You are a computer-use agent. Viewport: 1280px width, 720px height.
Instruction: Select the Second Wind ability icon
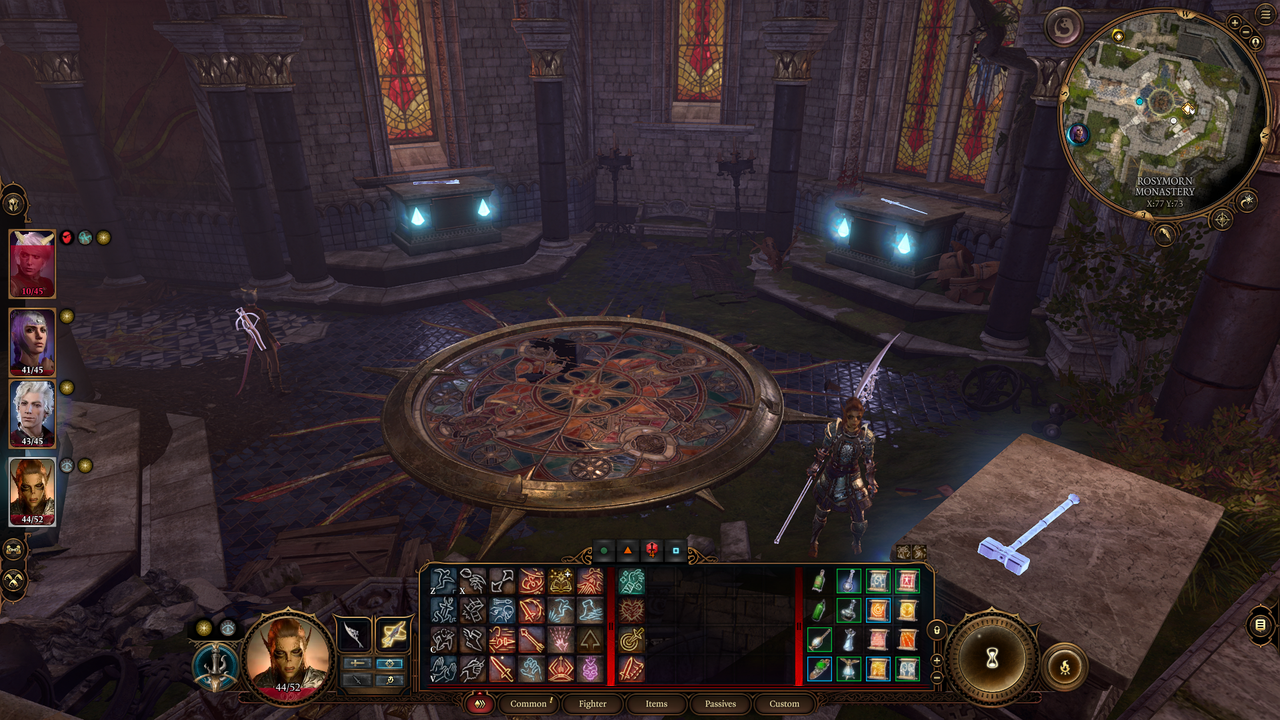pos(632,610)
